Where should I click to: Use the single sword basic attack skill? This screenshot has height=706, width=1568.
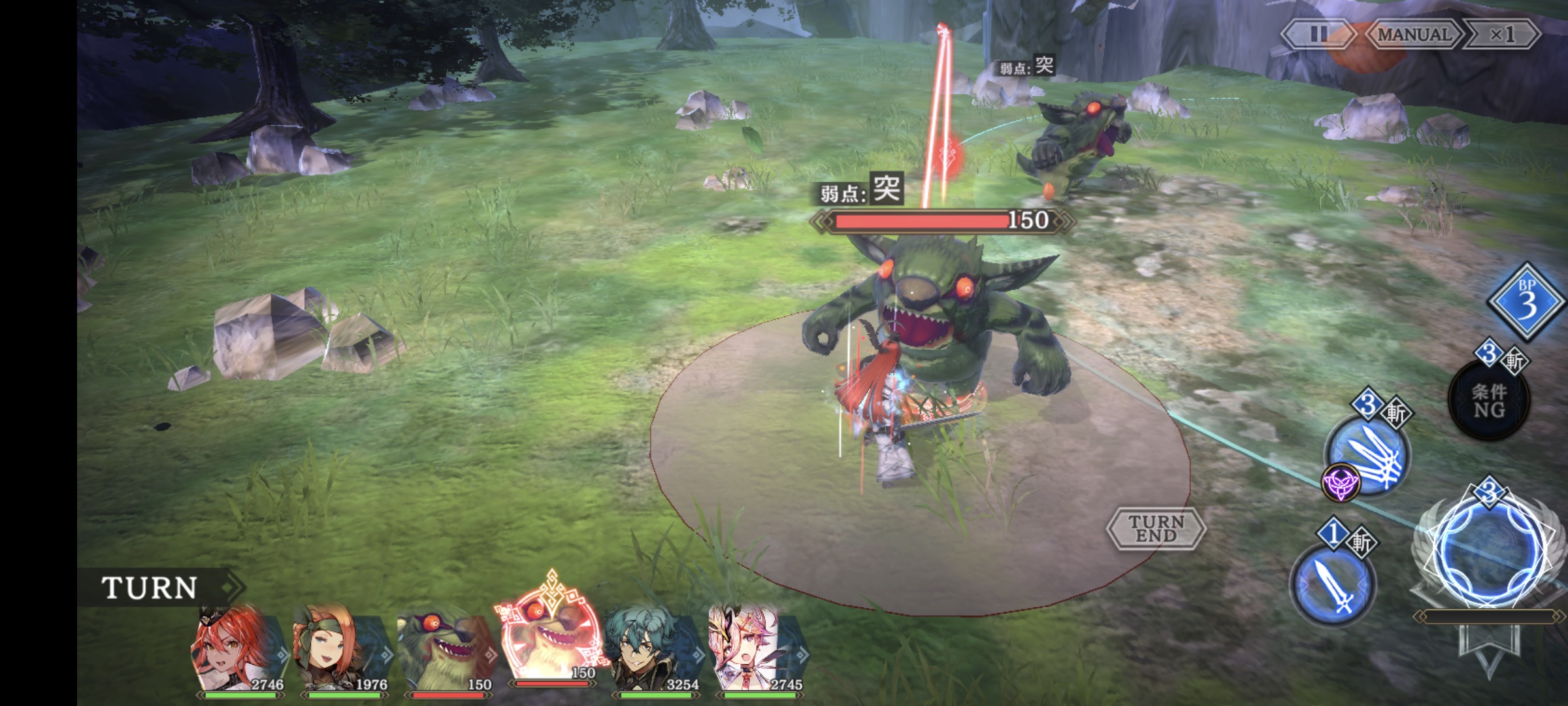coord(1333,585)
